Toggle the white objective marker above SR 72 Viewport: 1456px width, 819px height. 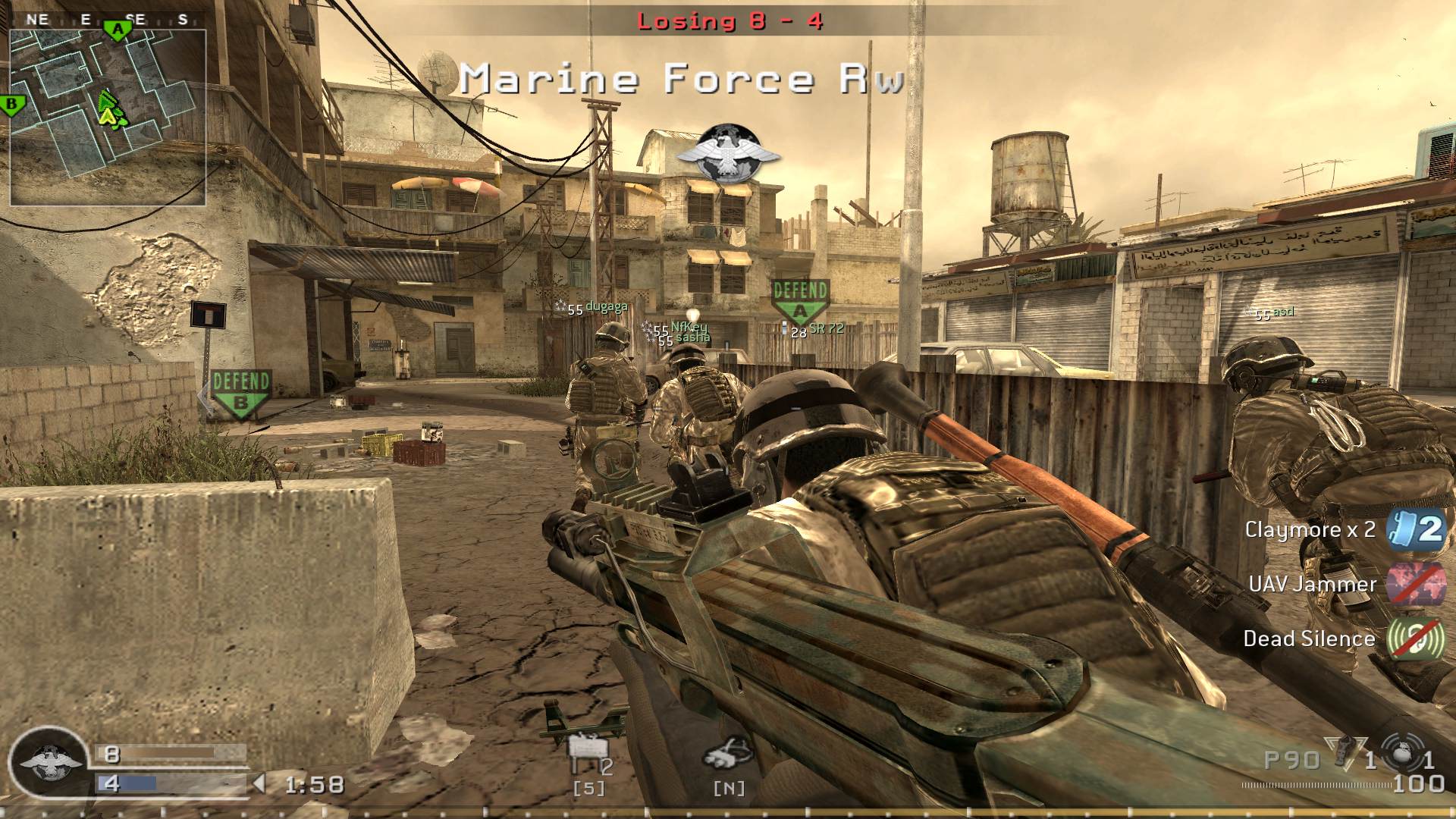pyautogui.click(x=786, y=327)
